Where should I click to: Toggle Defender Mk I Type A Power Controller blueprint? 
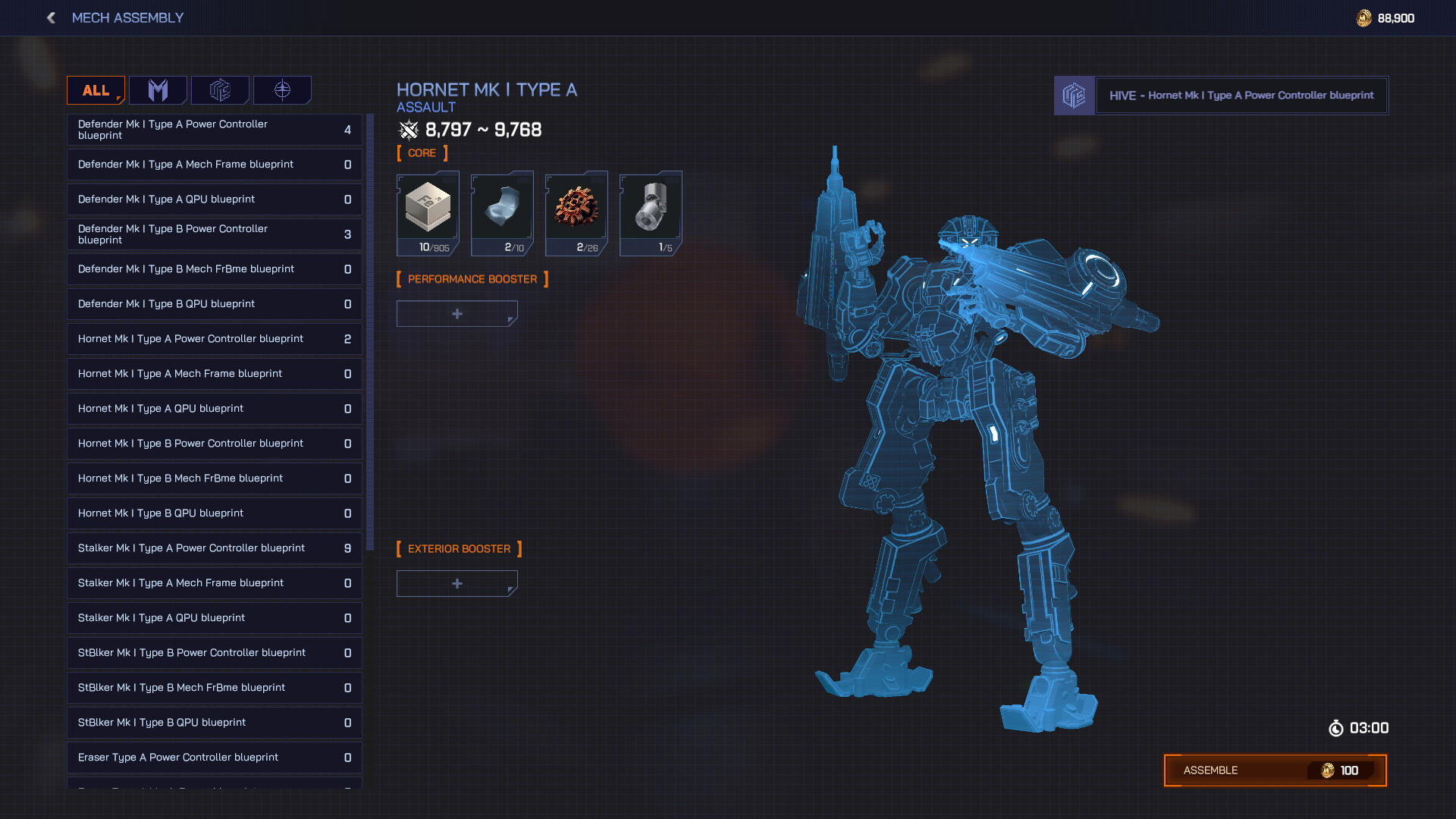click(215, 130)
